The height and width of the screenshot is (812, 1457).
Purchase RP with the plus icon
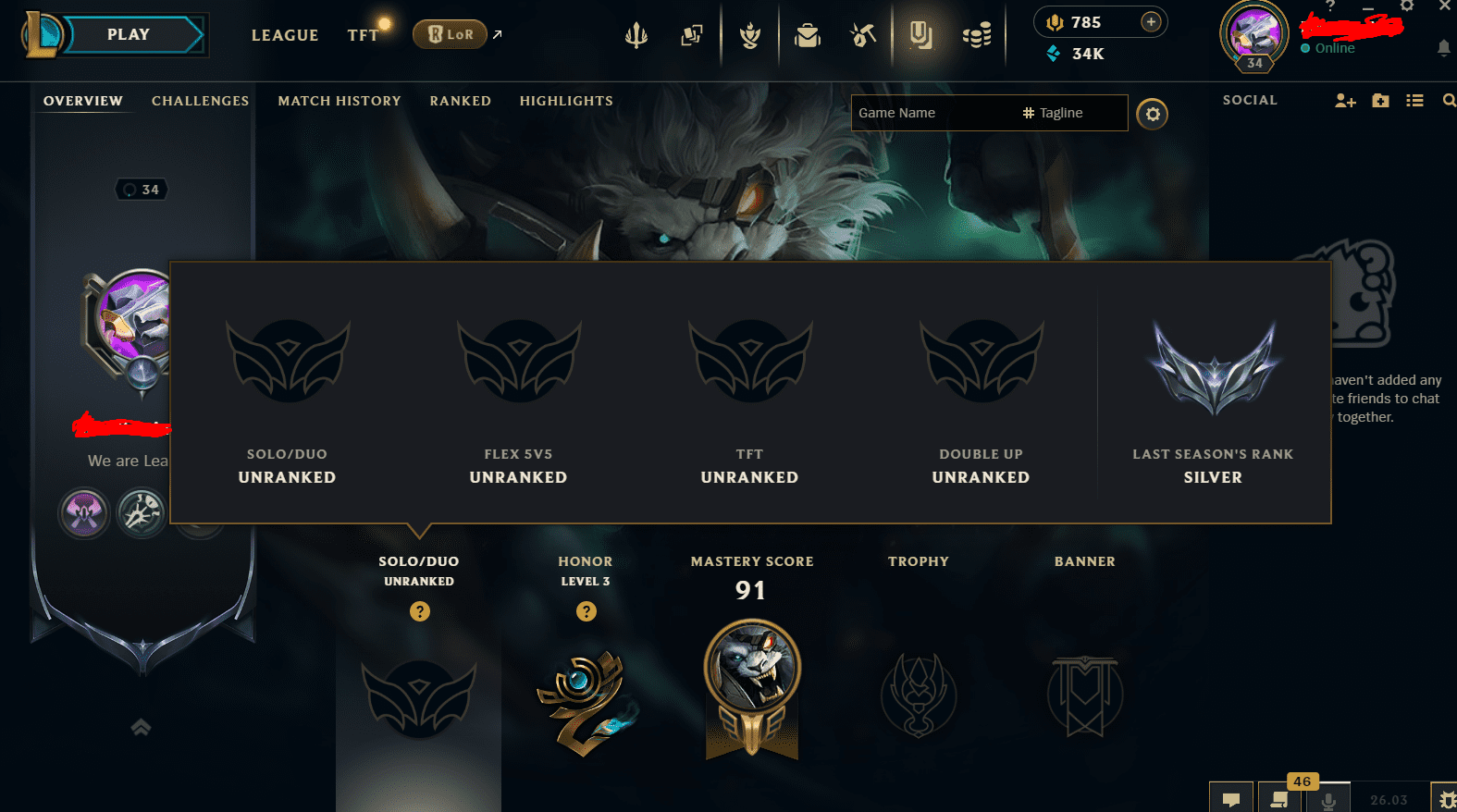[x=1150, y=21]
